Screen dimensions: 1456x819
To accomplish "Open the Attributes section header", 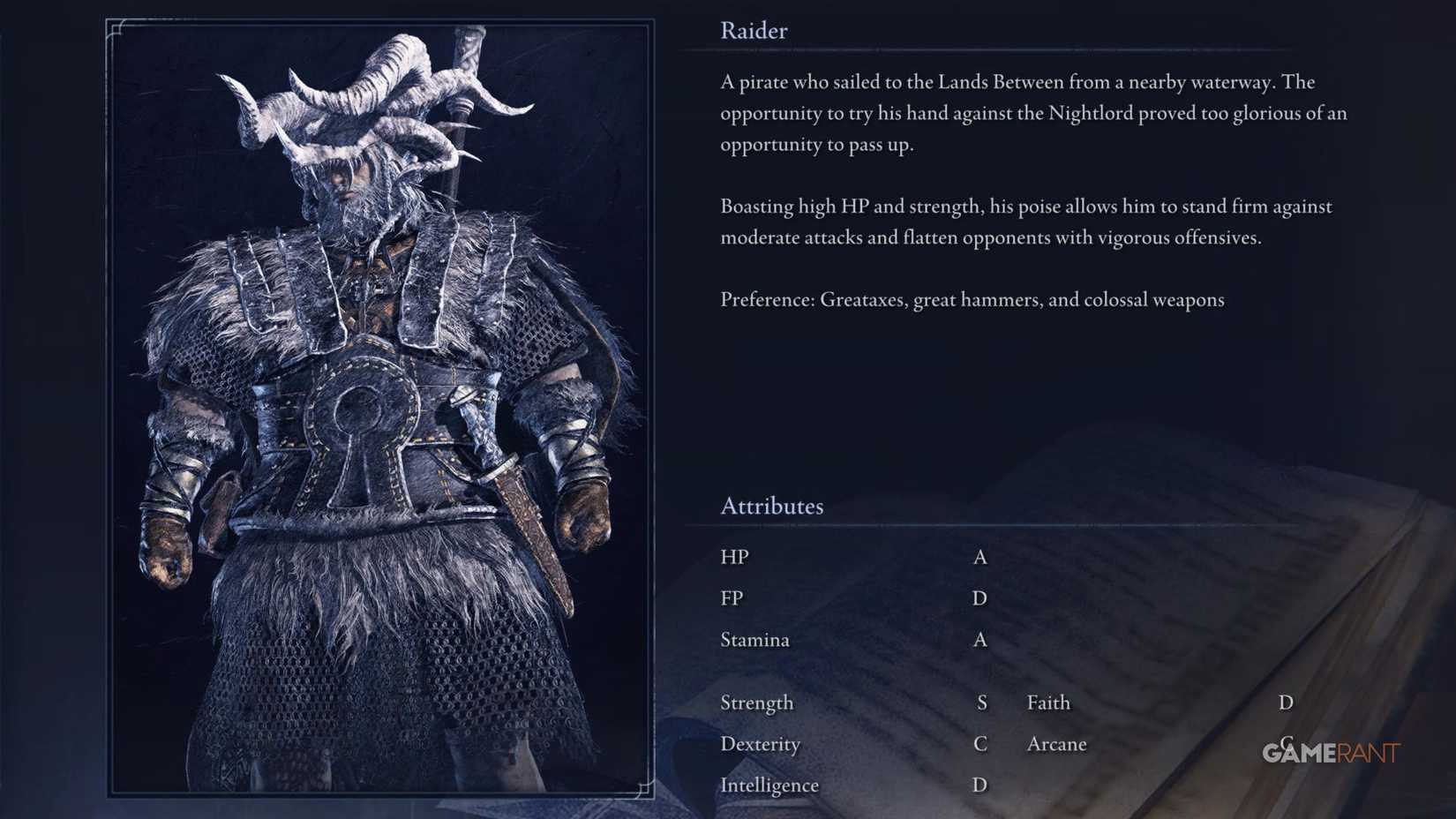I will click(x=771, y=506).
